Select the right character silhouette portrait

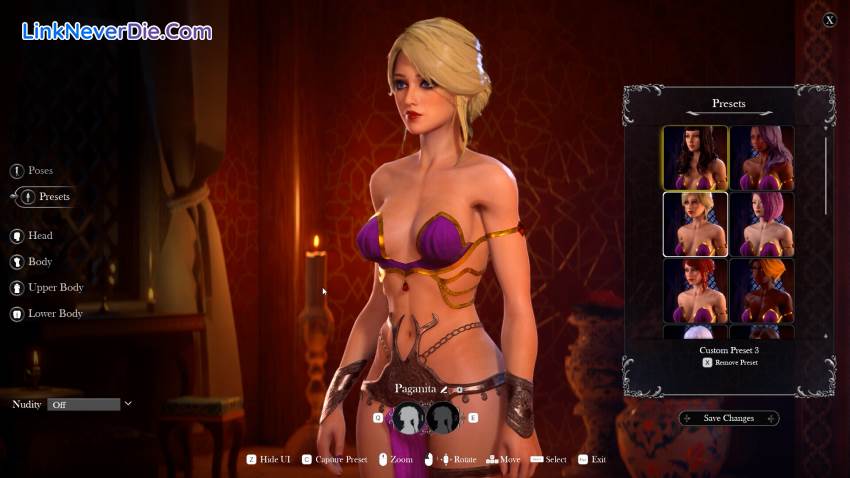443,418
